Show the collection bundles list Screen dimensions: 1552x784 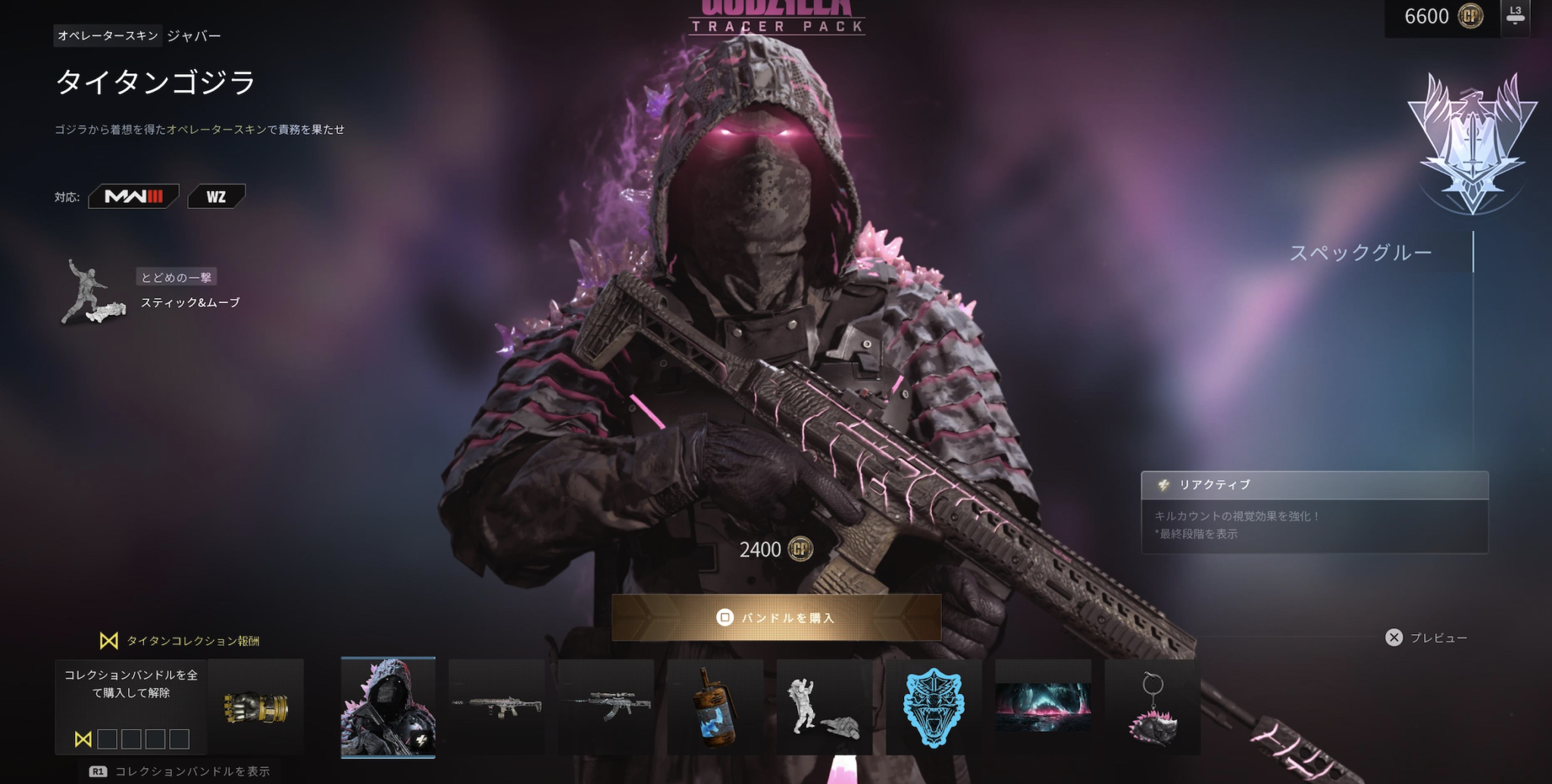180,771
